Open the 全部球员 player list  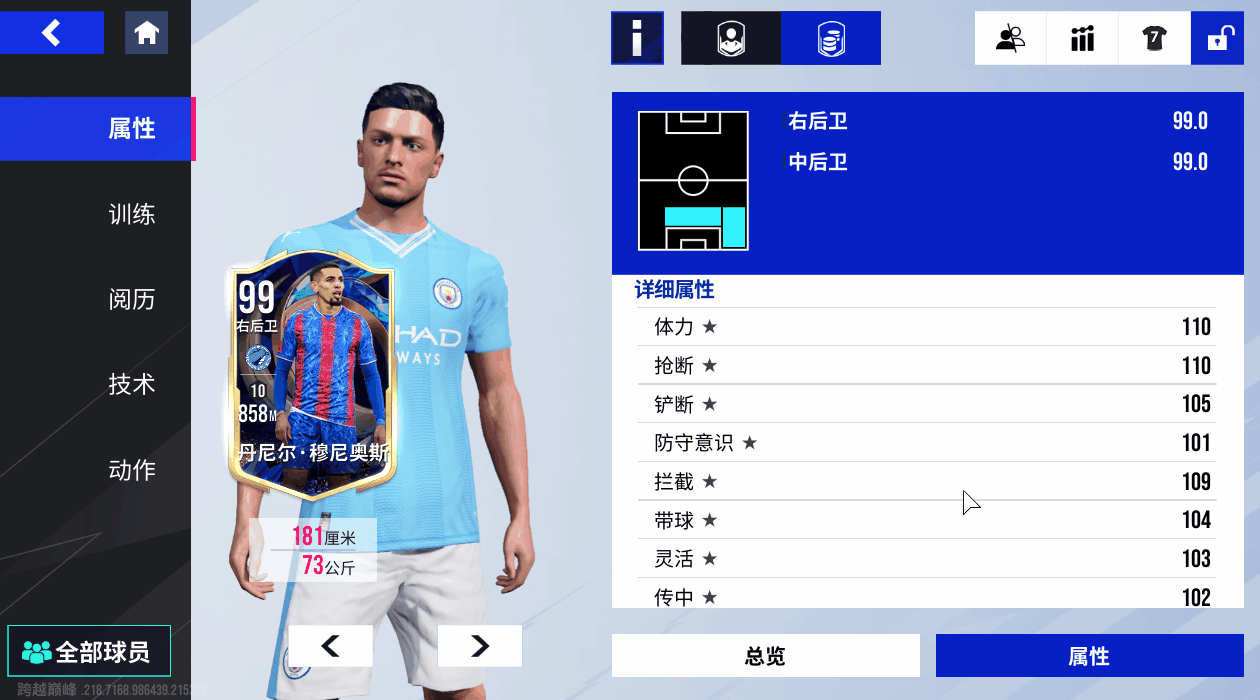tap(88, 652)
